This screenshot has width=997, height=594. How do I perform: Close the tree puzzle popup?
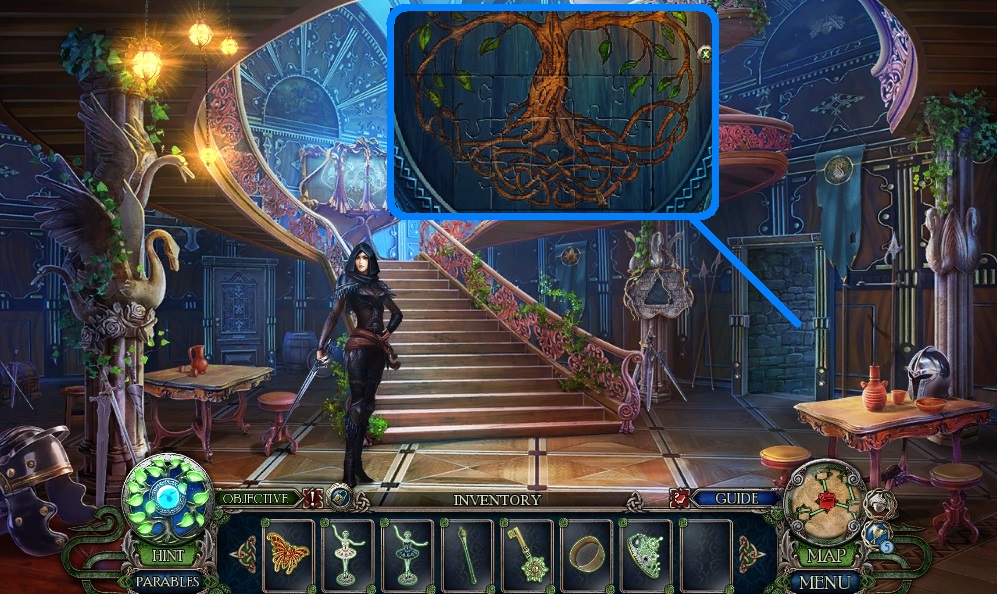tap(705, 53)
